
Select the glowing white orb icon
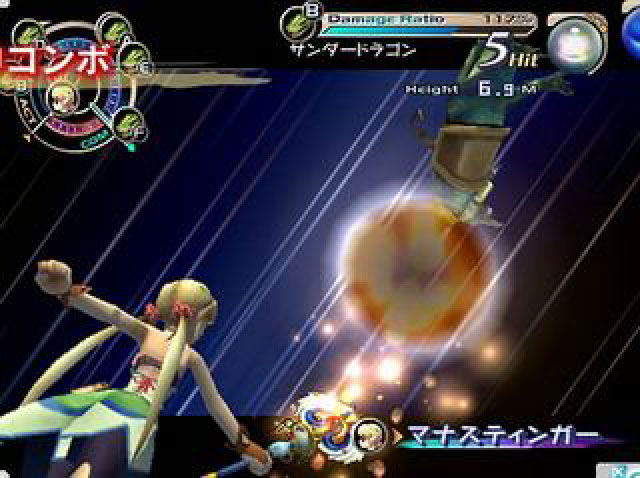[x=577, y=45]
